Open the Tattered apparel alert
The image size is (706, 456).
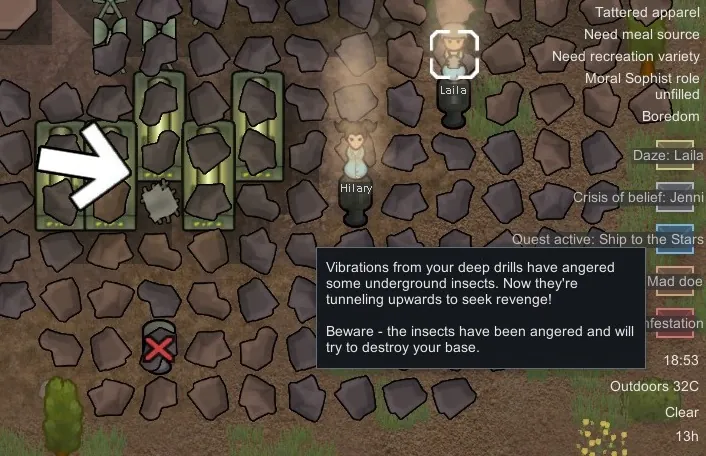point(647,13)
